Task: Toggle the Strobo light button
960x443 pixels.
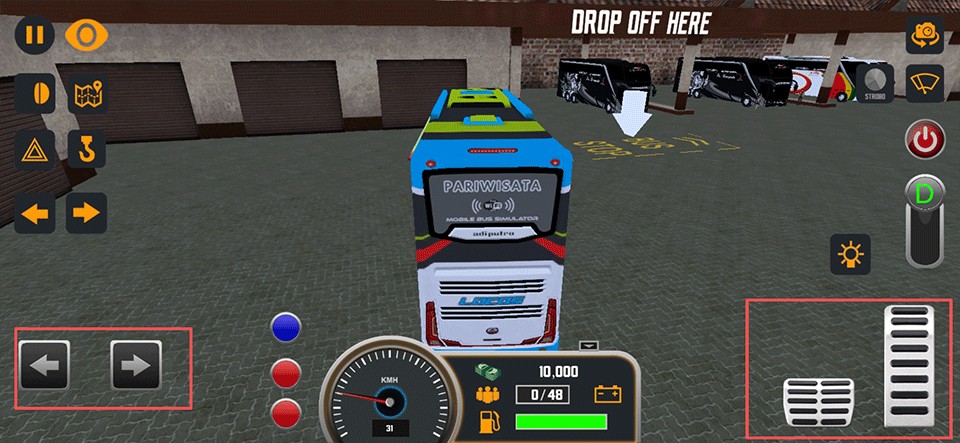Action: pyautogui.click(x=875, y=82)
